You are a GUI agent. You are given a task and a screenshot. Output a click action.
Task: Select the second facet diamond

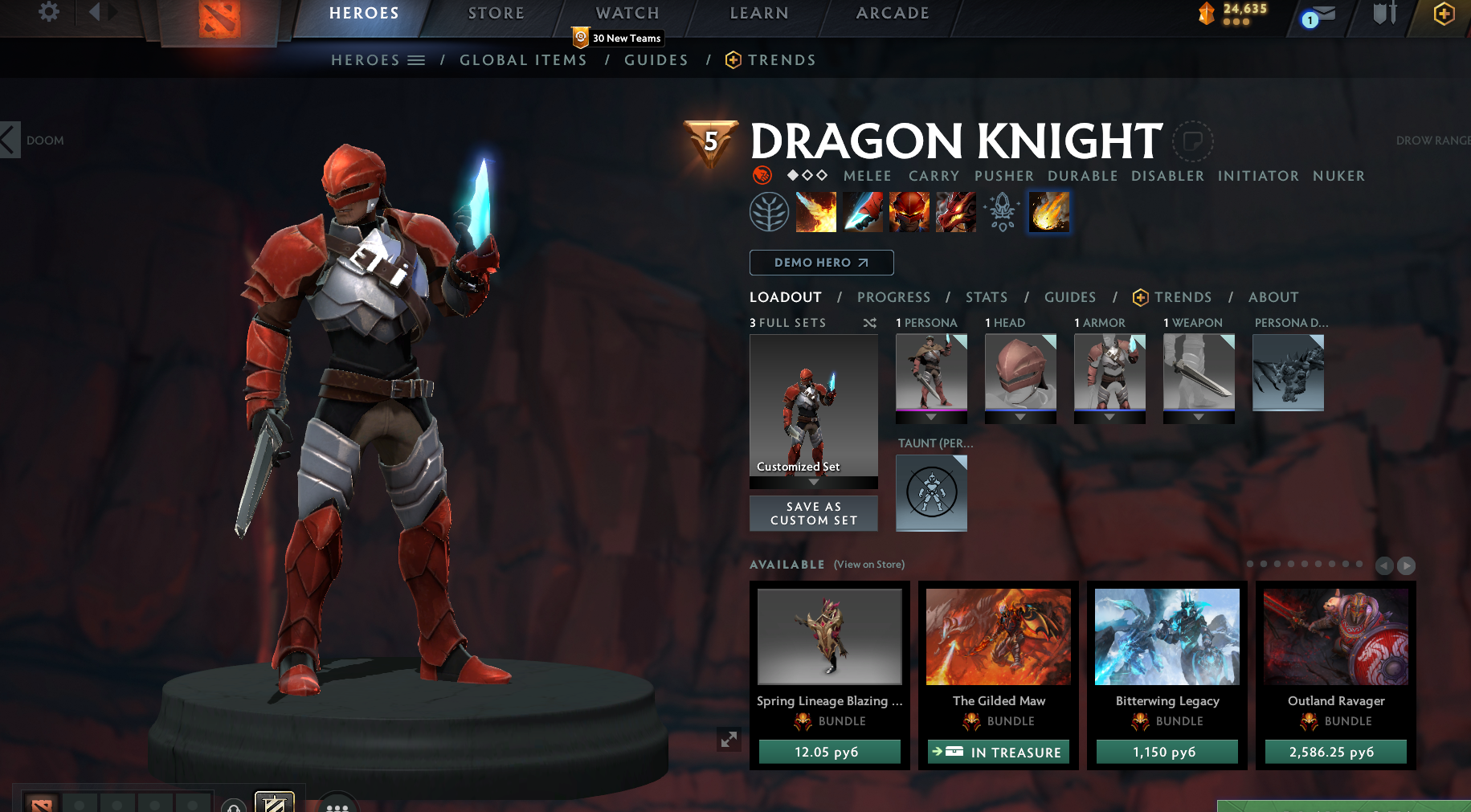coord(807,175)
